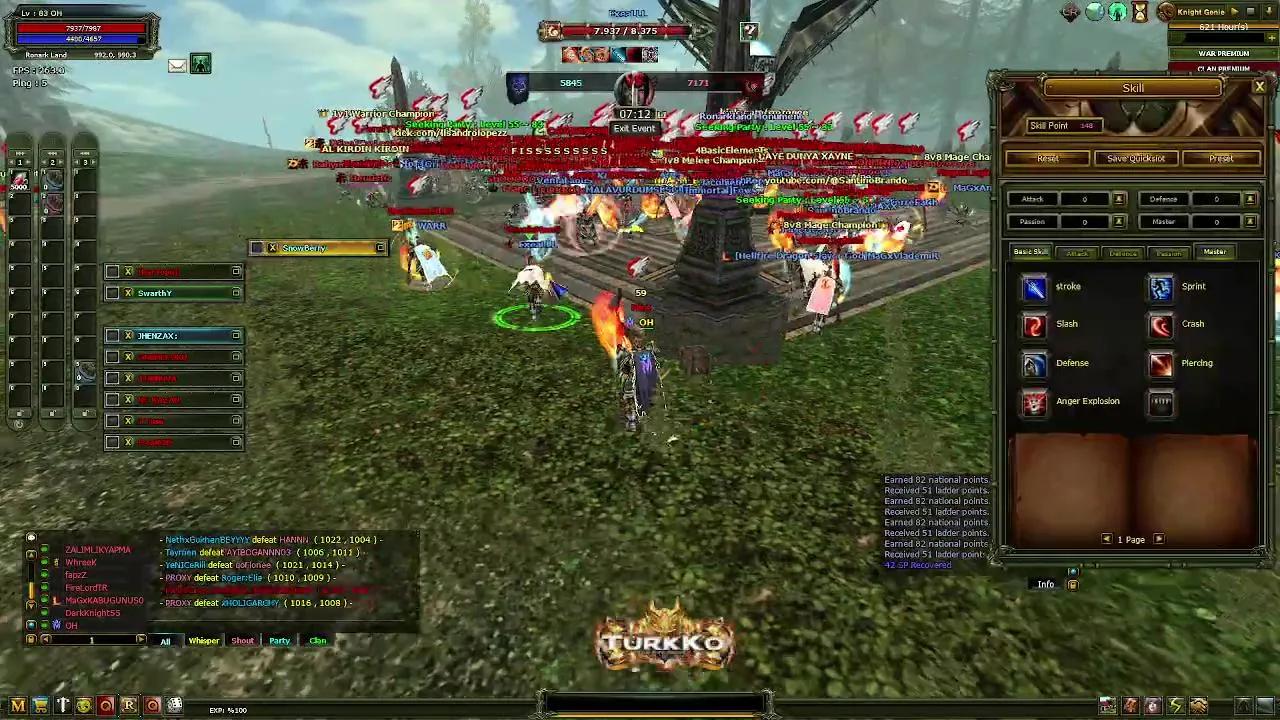
Task: Select the Crash skill icon
Action: coord(1160,323)
